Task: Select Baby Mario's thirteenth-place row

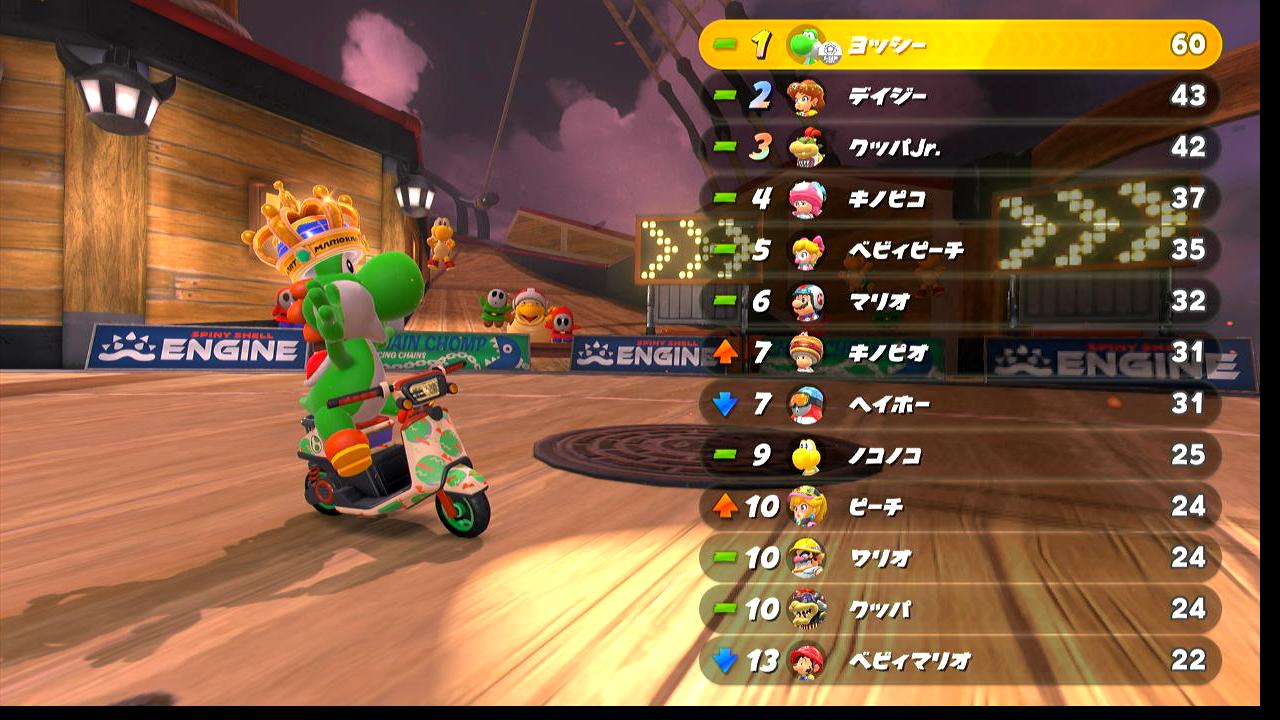Action: tap(960, 660)
